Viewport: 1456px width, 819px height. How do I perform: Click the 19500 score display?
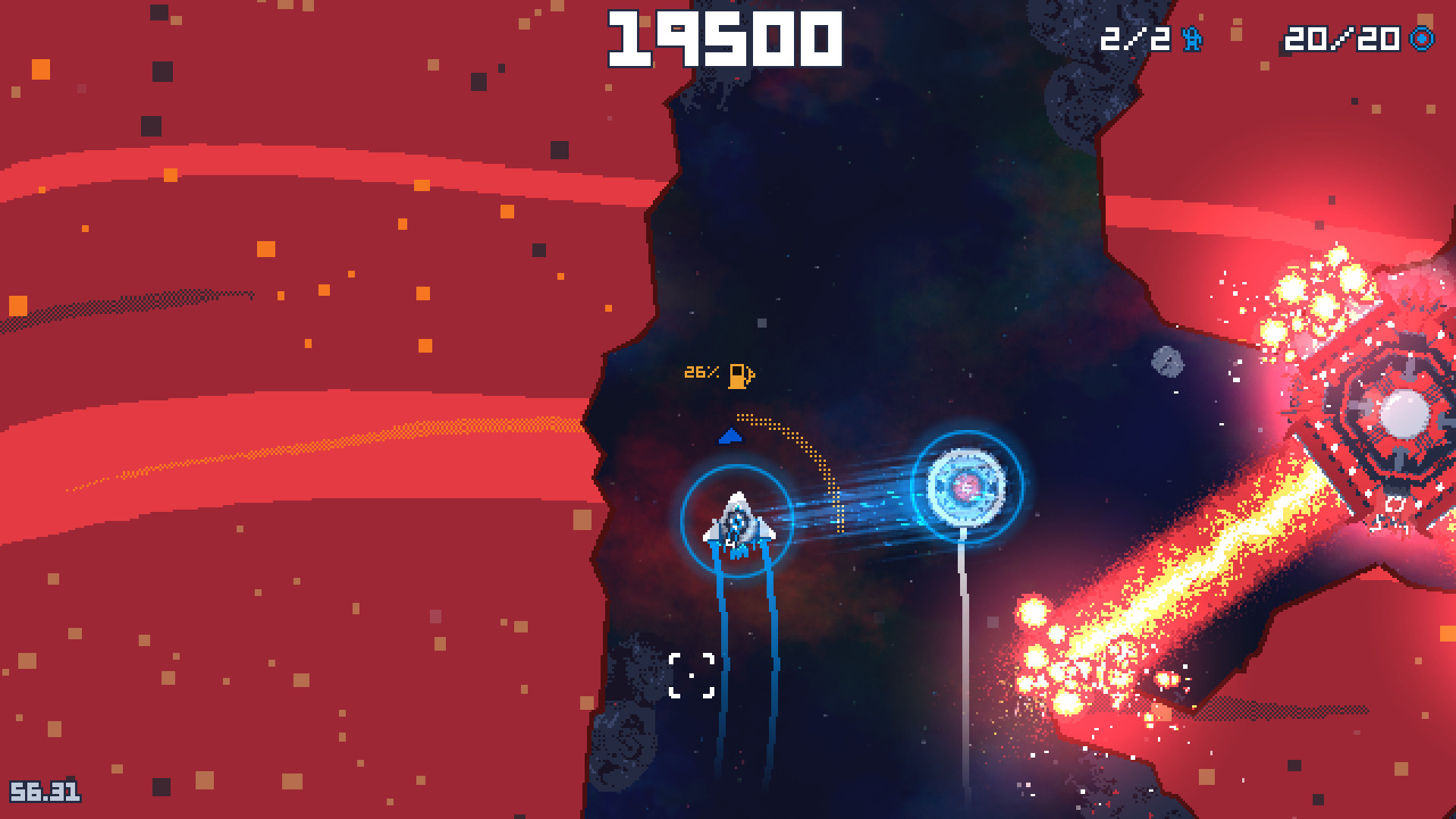[x=724, y=36]
